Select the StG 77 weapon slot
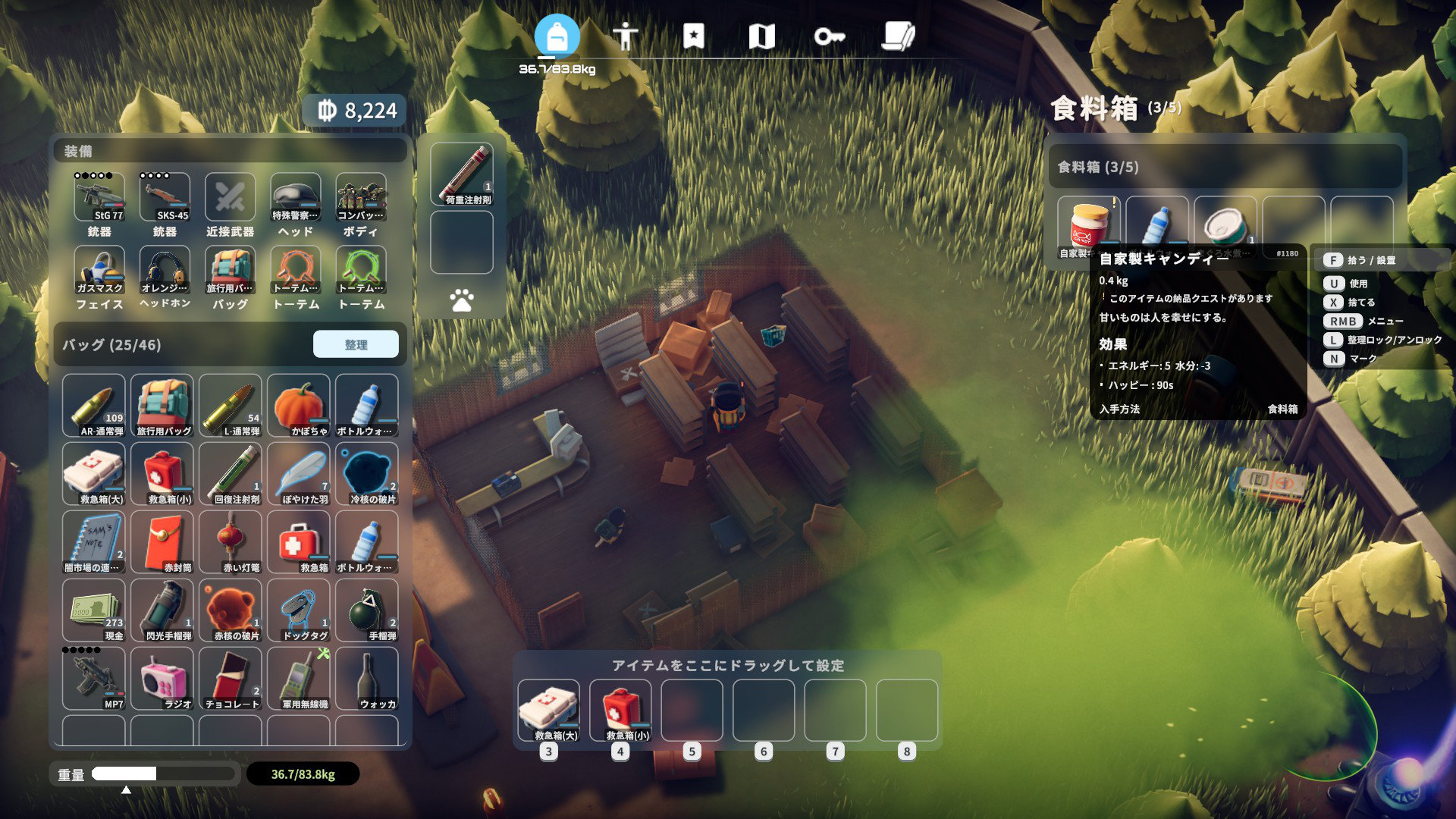This screenshot has width=1456, height=819. point(99,198)
